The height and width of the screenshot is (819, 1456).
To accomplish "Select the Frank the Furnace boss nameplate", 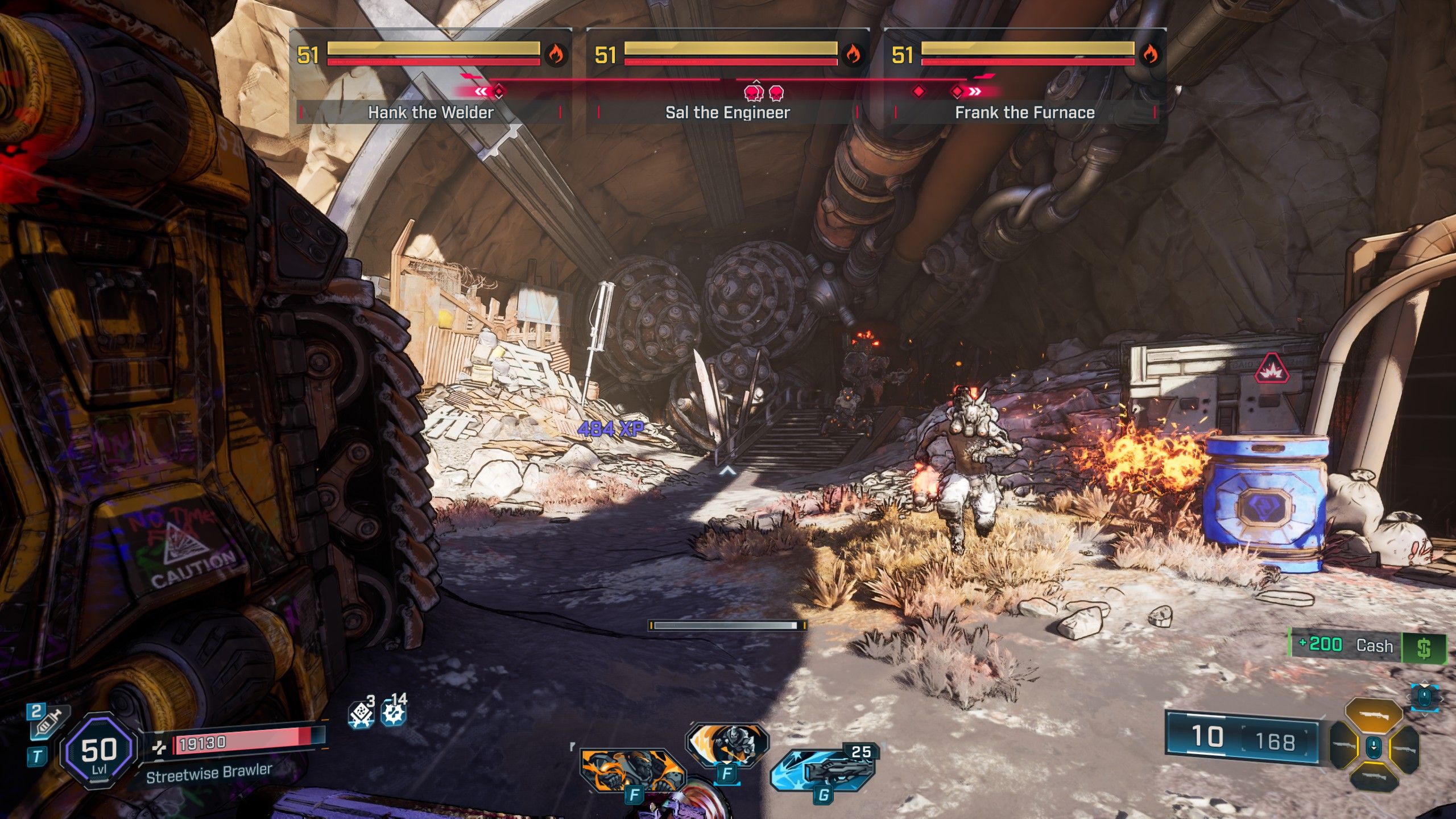I will 1024,112.
